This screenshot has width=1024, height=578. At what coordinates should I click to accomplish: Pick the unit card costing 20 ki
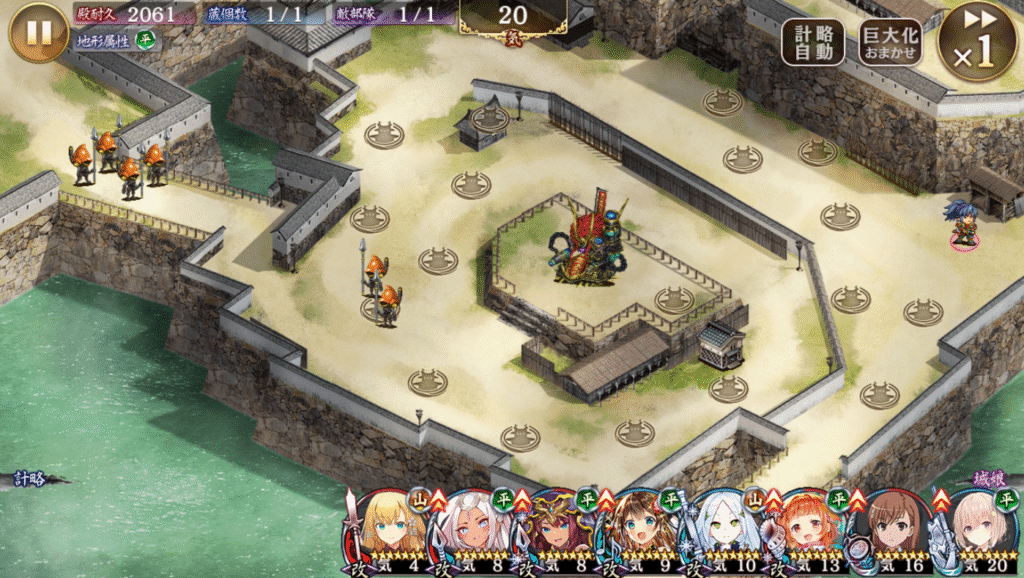coord(976,531)
